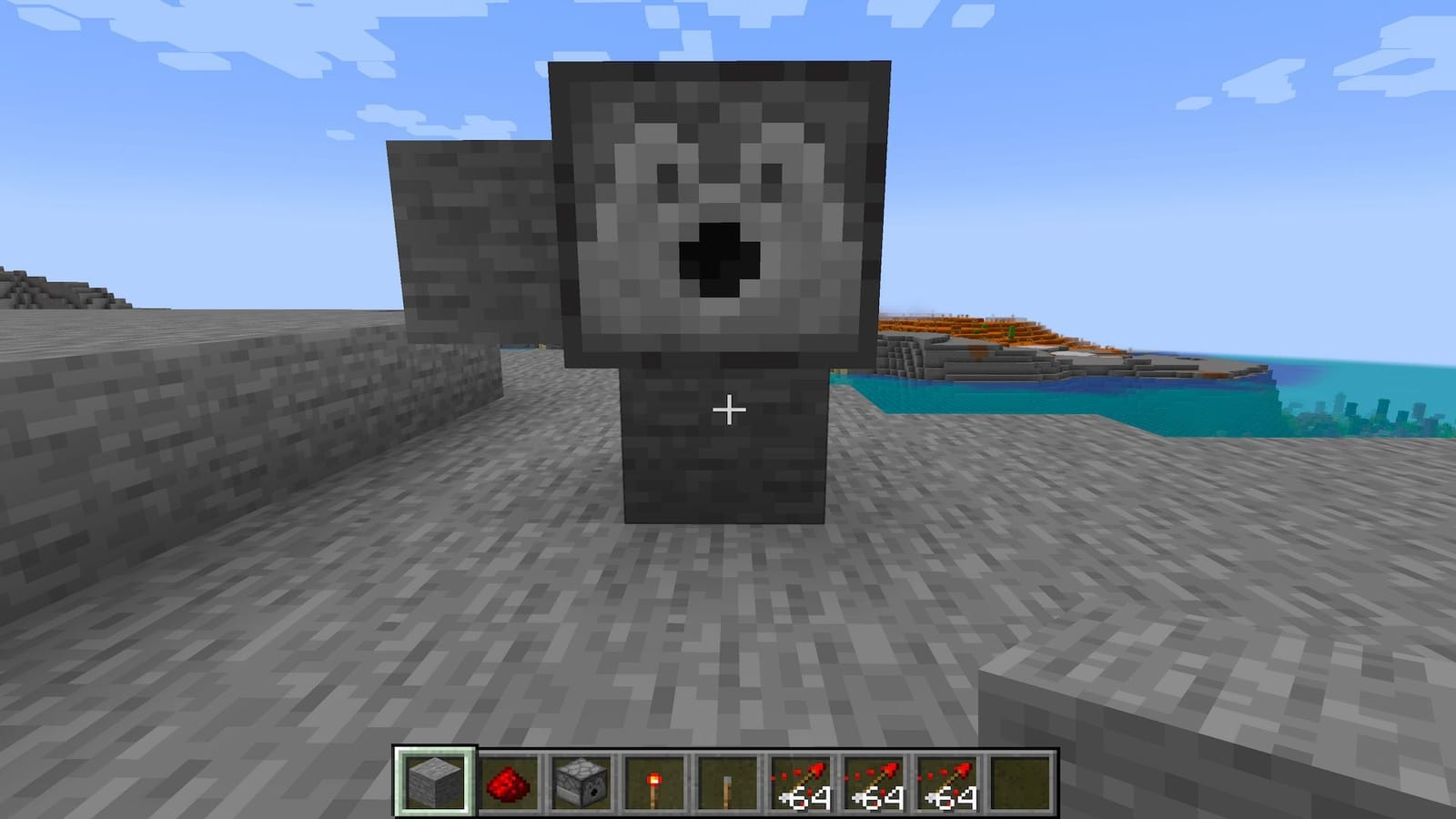The width and height of the screenshot is (1456, 819).
Task: Select the redstone dust hotbar item
Action: coord(510,783)
